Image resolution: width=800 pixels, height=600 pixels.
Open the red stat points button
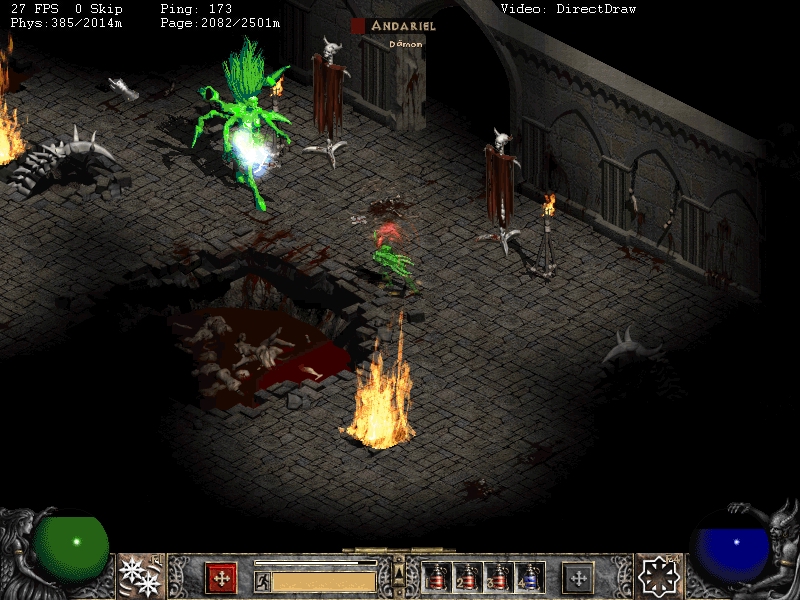click(x=221, y=577)
